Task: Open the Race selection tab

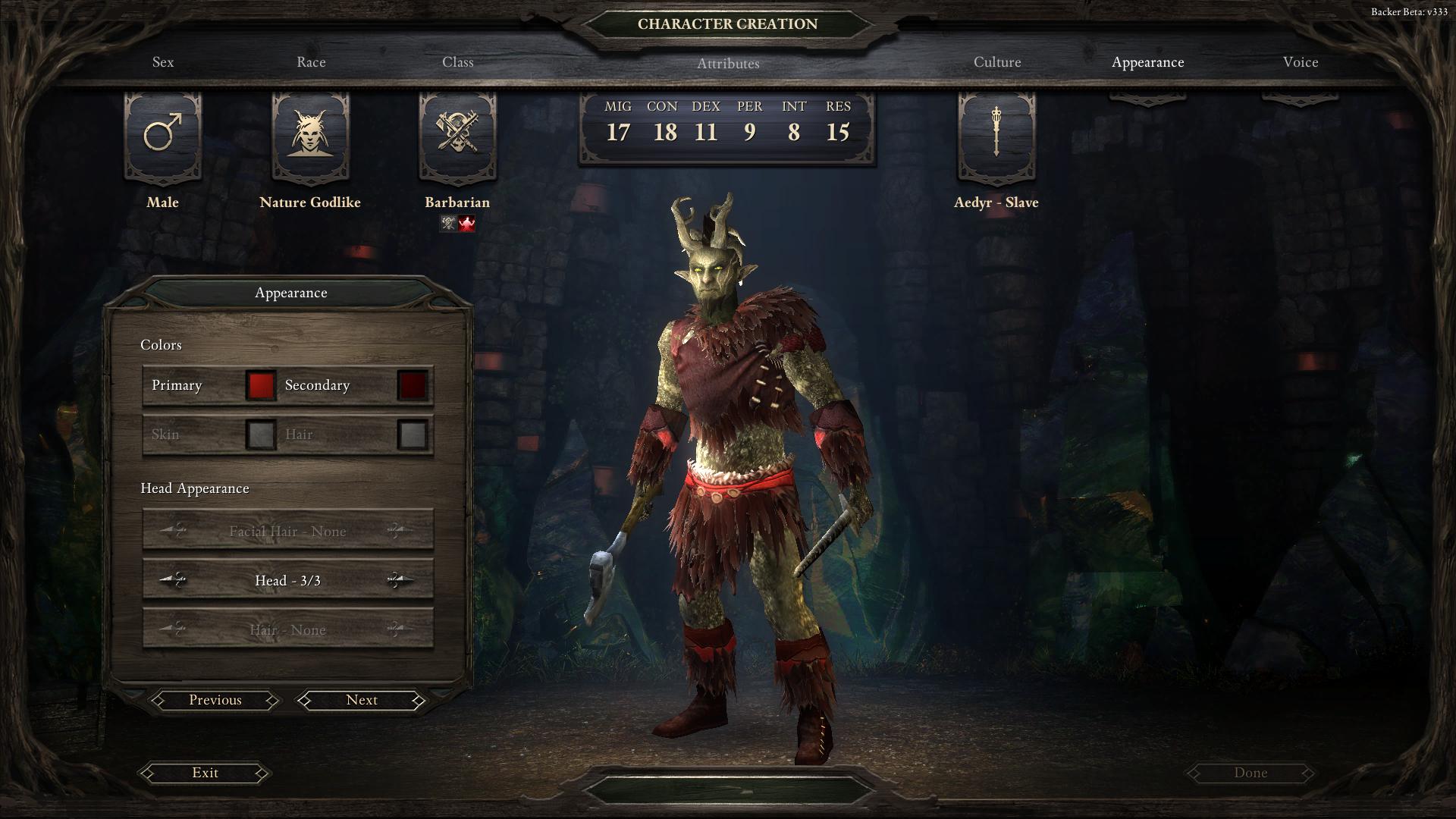Action: point(311,62)
